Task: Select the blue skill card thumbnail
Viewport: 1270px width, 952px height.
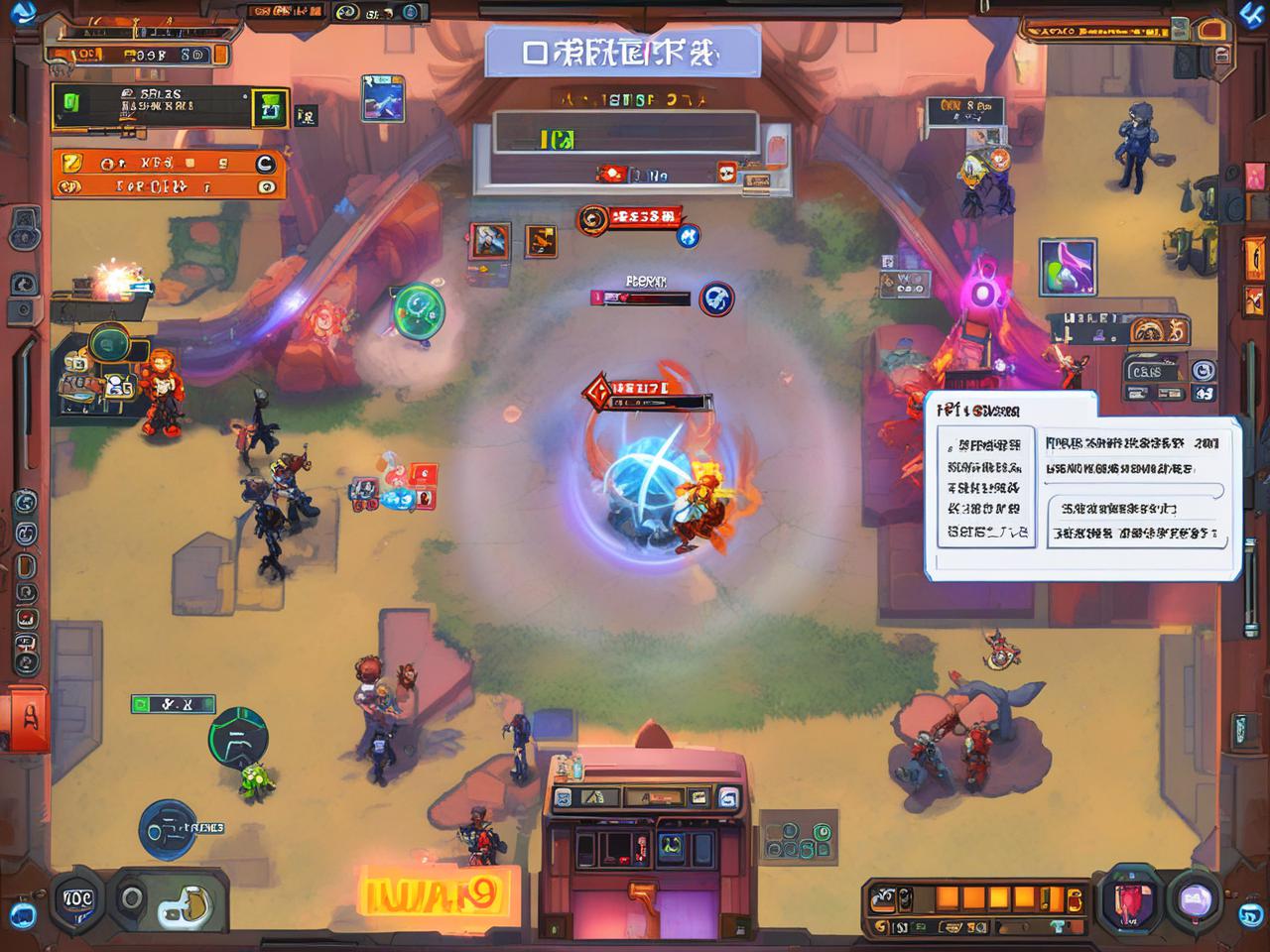Action: [x=382, y=98]
